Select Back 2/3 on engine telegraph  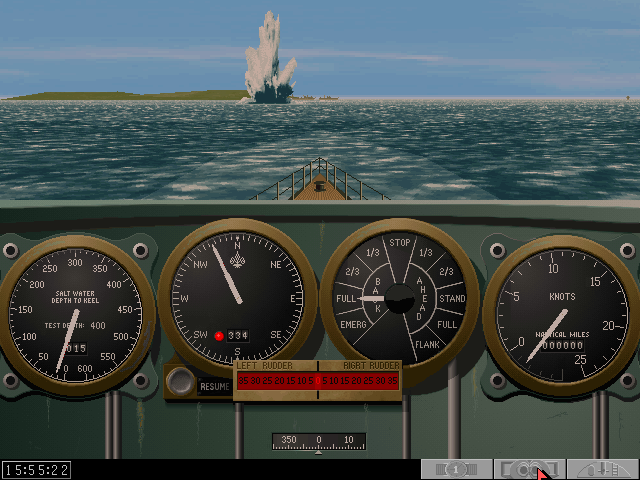point(353,271)
